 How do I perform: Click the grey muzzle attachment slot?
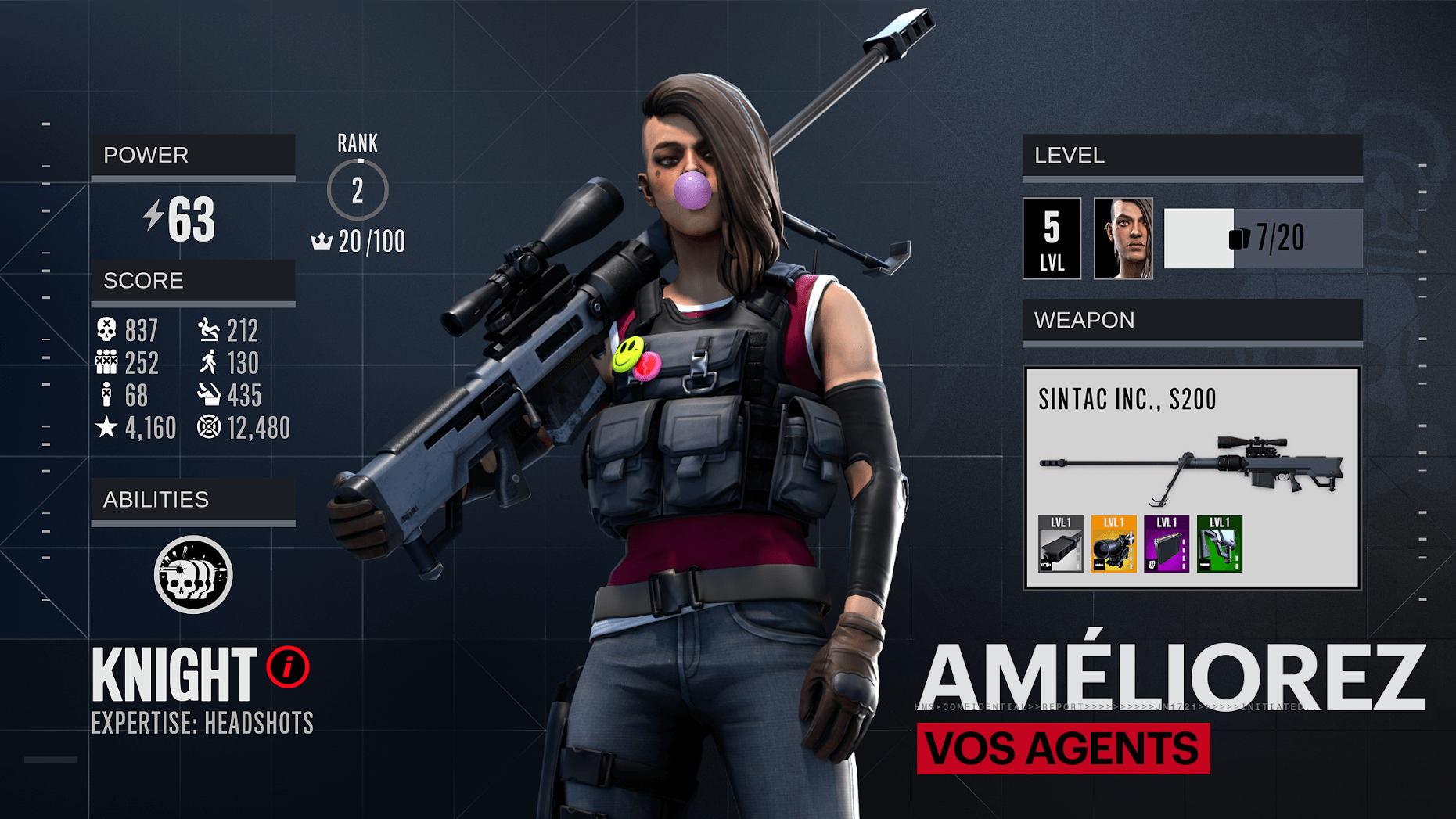[1060, 544]
